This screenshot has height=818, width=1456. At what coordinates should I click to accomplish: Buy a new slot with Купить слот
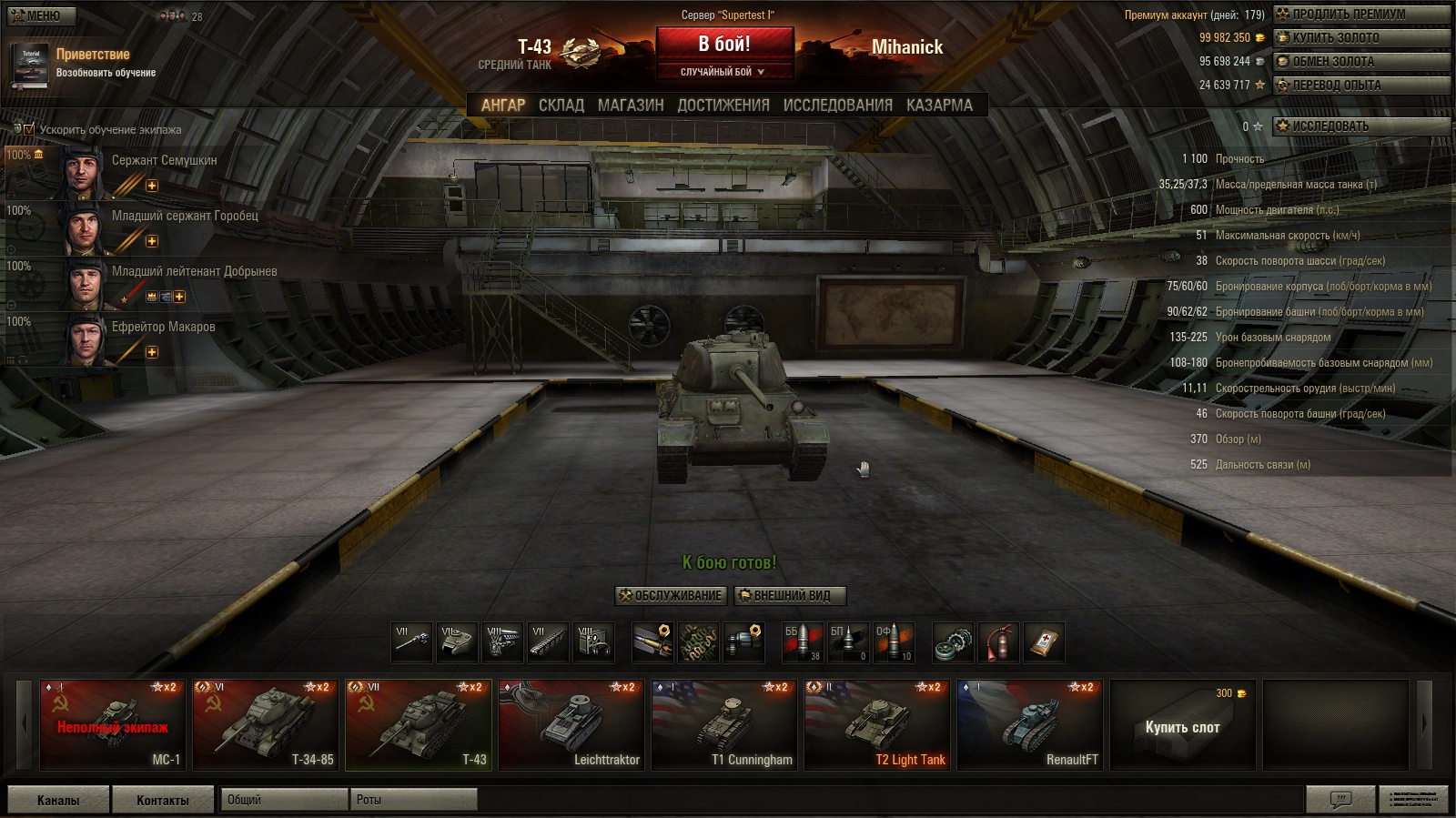(x=1182, y=726)
